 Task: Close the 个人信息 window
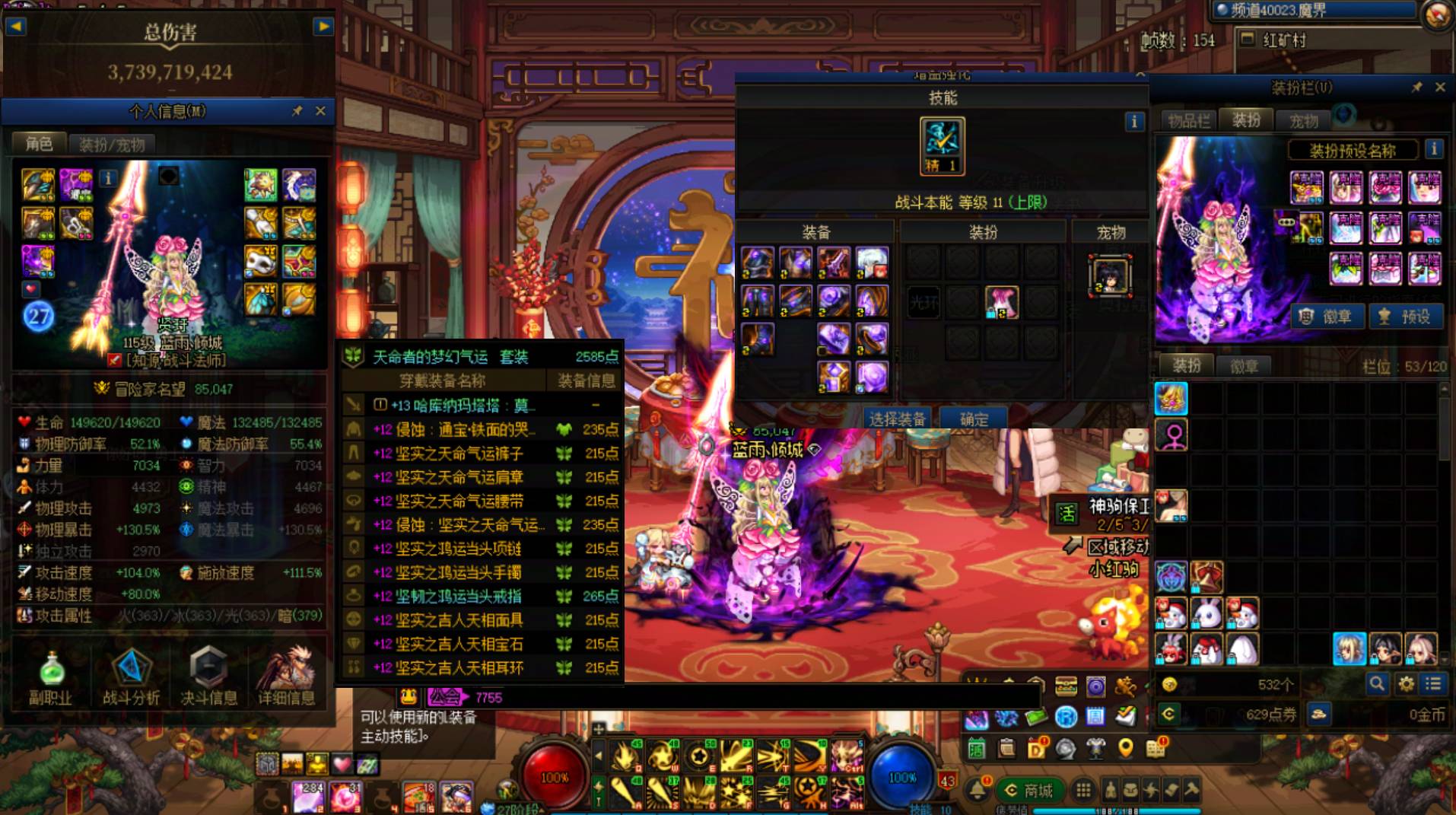pos(320,111)
